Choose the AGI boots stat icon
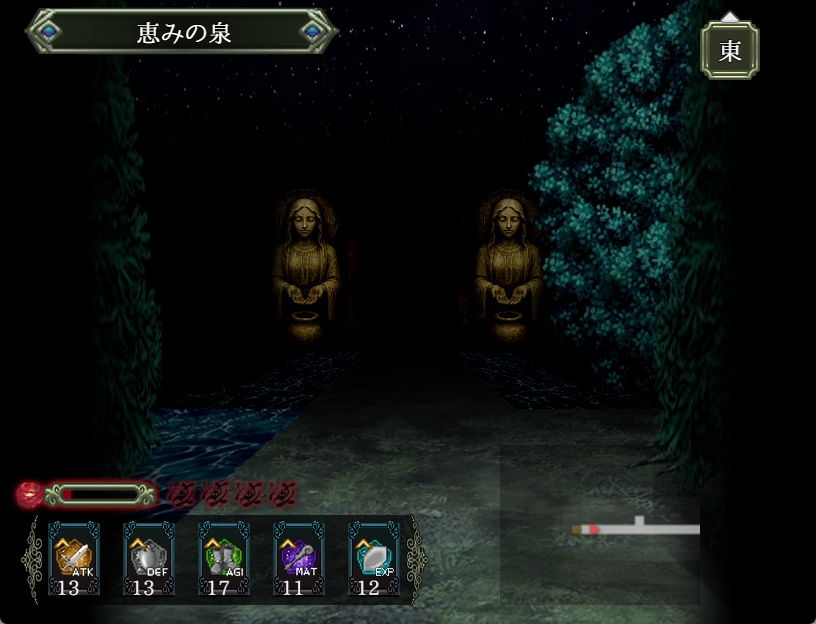This screenshot has width=816, height=624. pyautogui.click(x=224, y=558)
